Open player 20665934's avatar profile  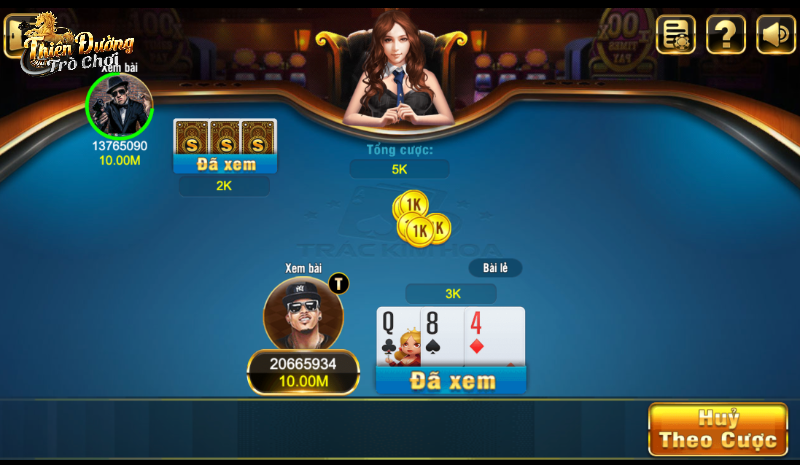(x=303, y=314)
